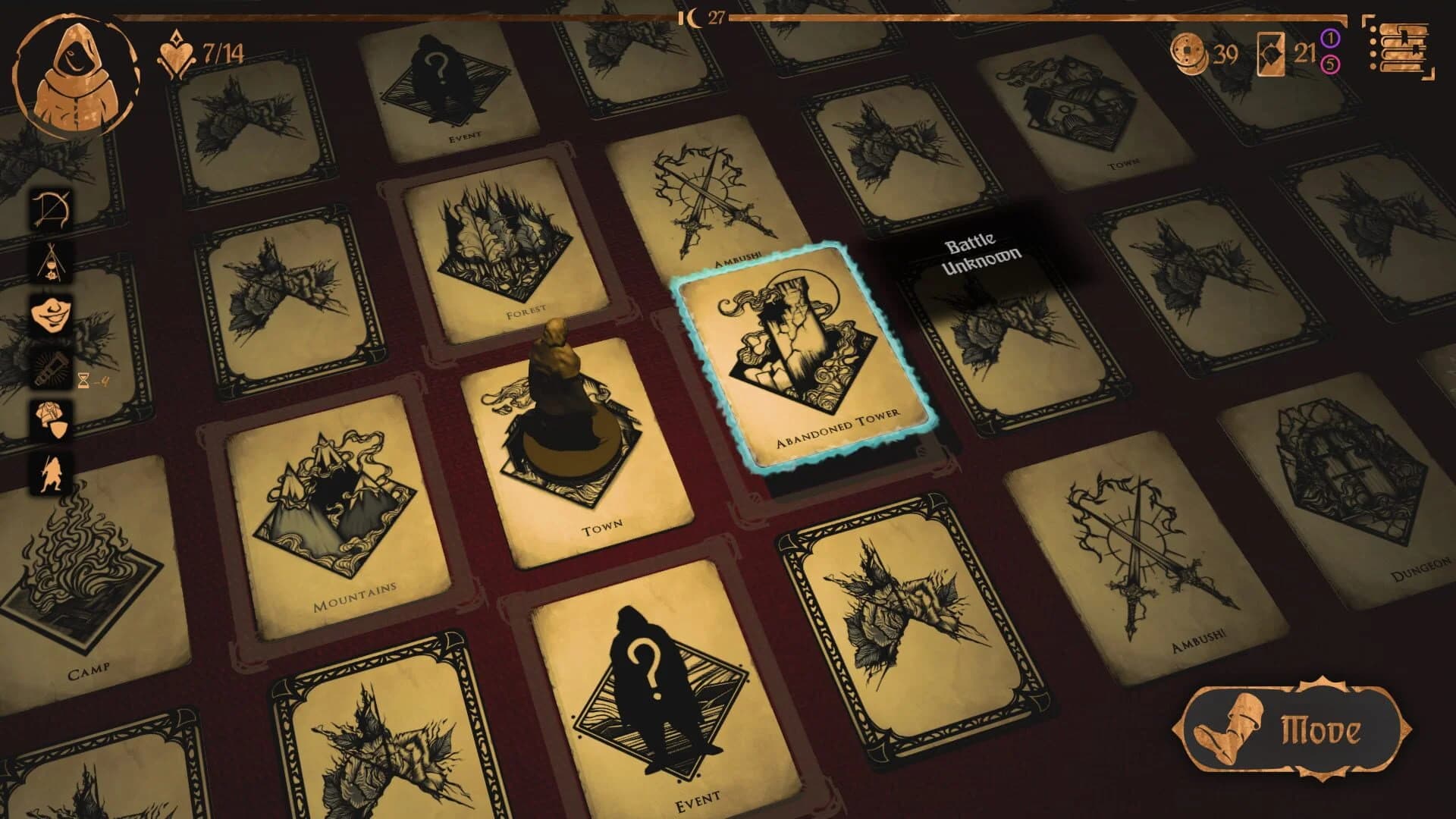Toggle the pink circled 5 indicator
This screenshot has height=819, width=1456.
1331,64
